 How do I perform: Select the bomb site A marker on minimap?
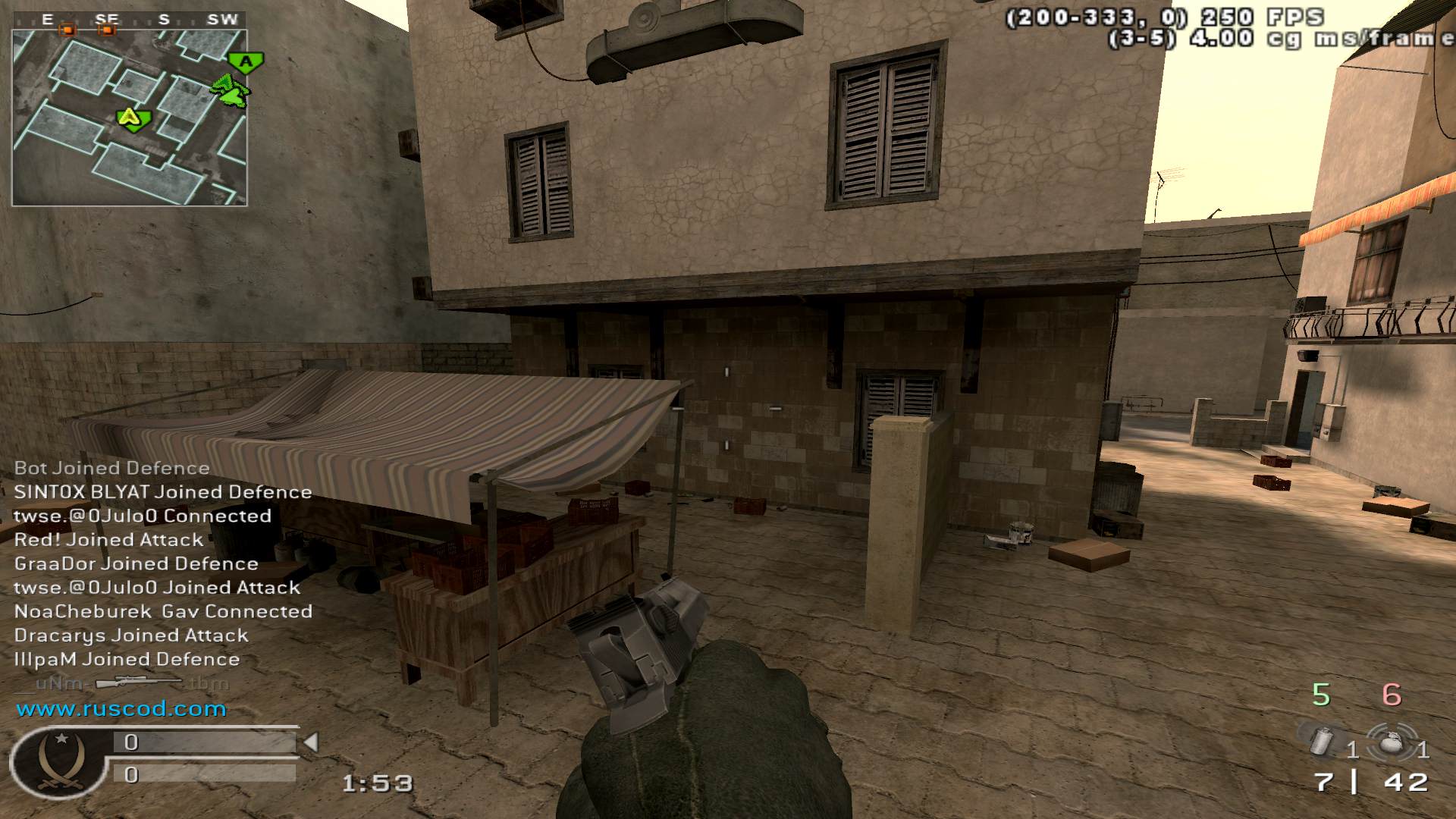coord(246,62)
